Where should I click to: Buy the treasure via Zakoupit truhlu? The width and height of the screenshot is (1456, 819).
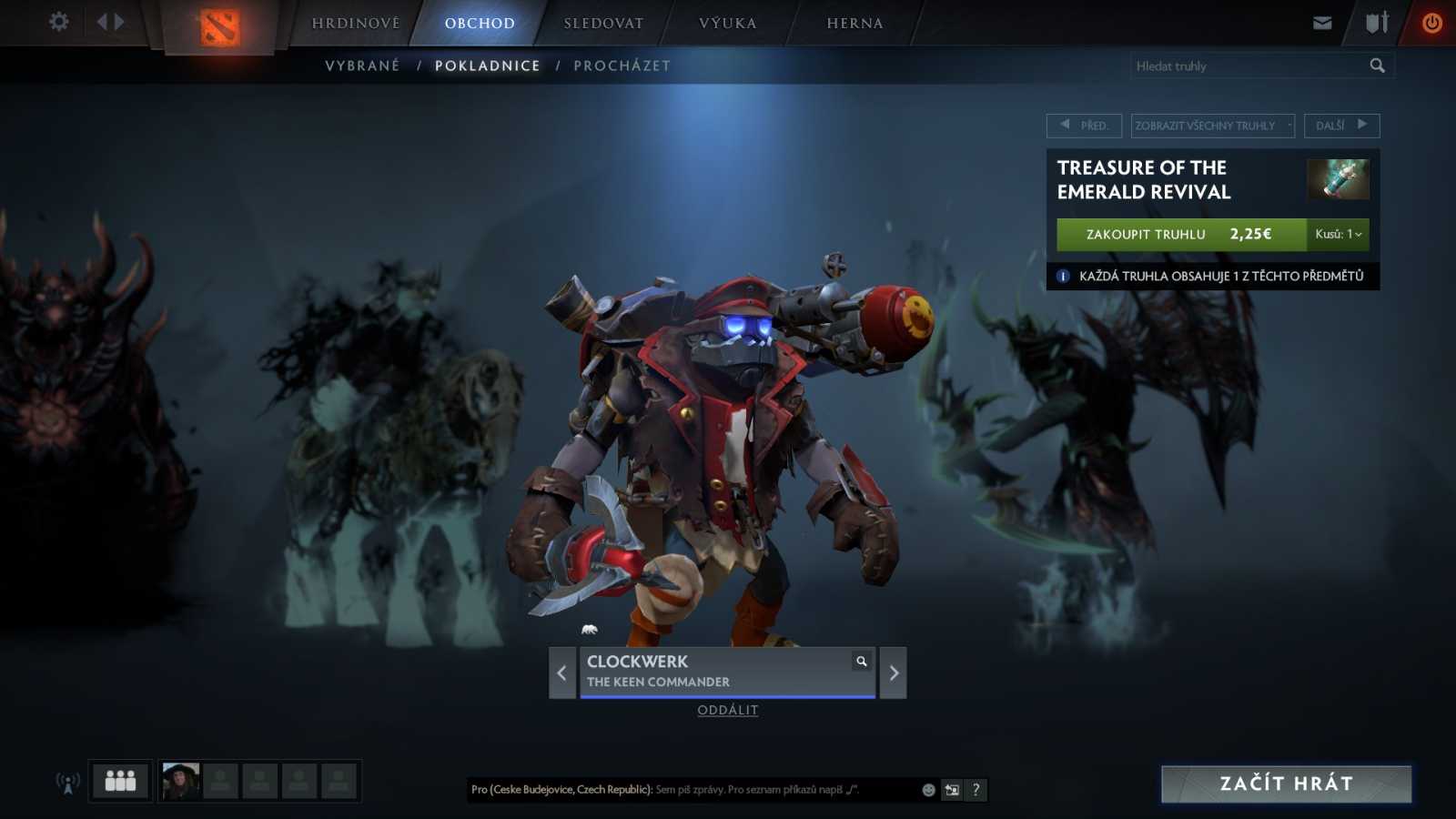pyautogui.click(x=1180, y=235)
